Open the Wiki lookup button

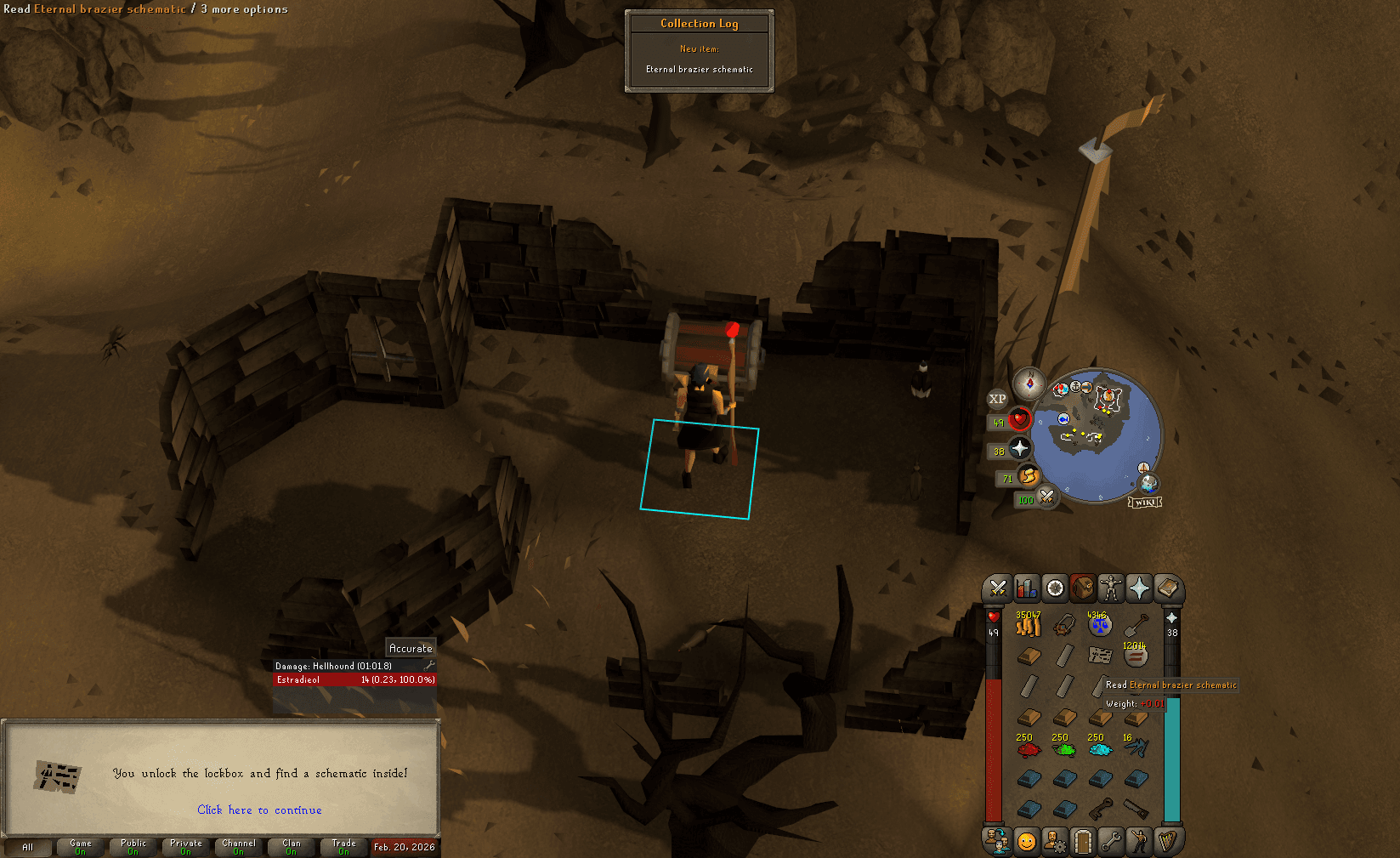pyautogui.click(x=1146, y=502)
